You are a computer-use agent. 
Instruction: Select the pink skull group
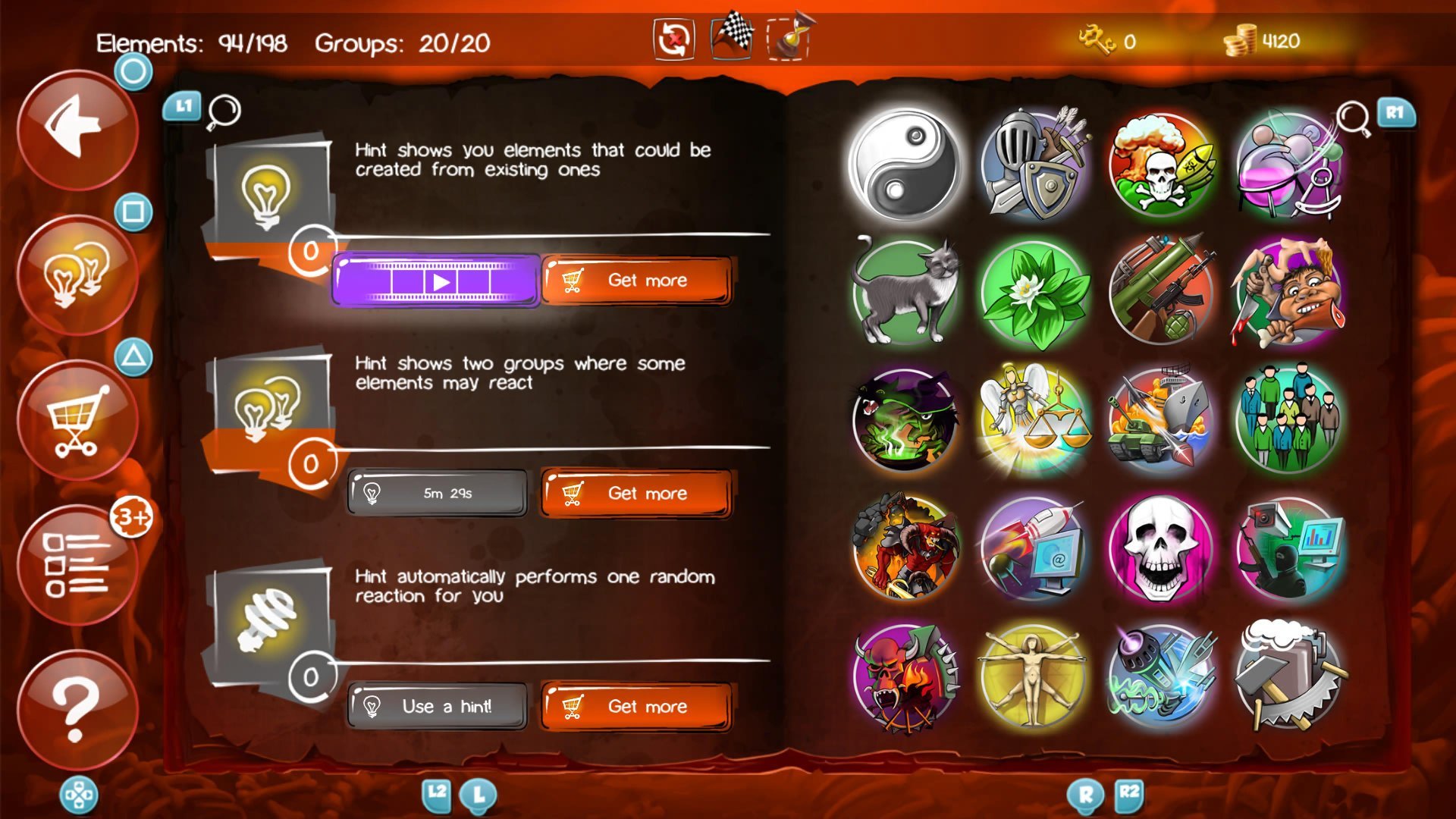click(1160, 548)
